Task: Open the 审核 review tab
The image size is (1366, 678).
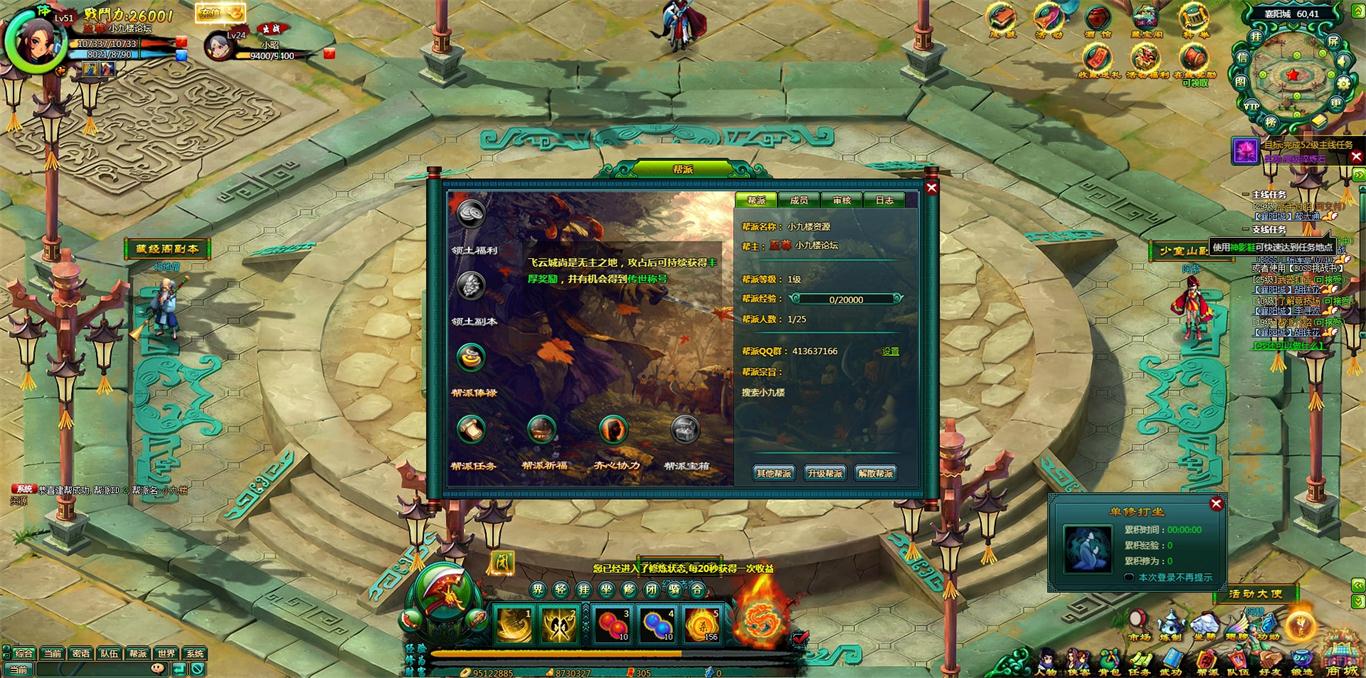Action: point(841,200)
